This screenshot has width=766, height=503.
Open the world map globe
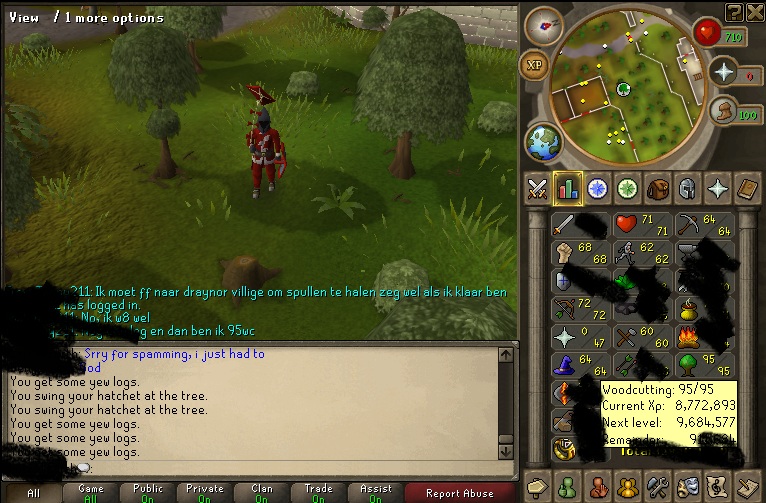tap(543, 141)
